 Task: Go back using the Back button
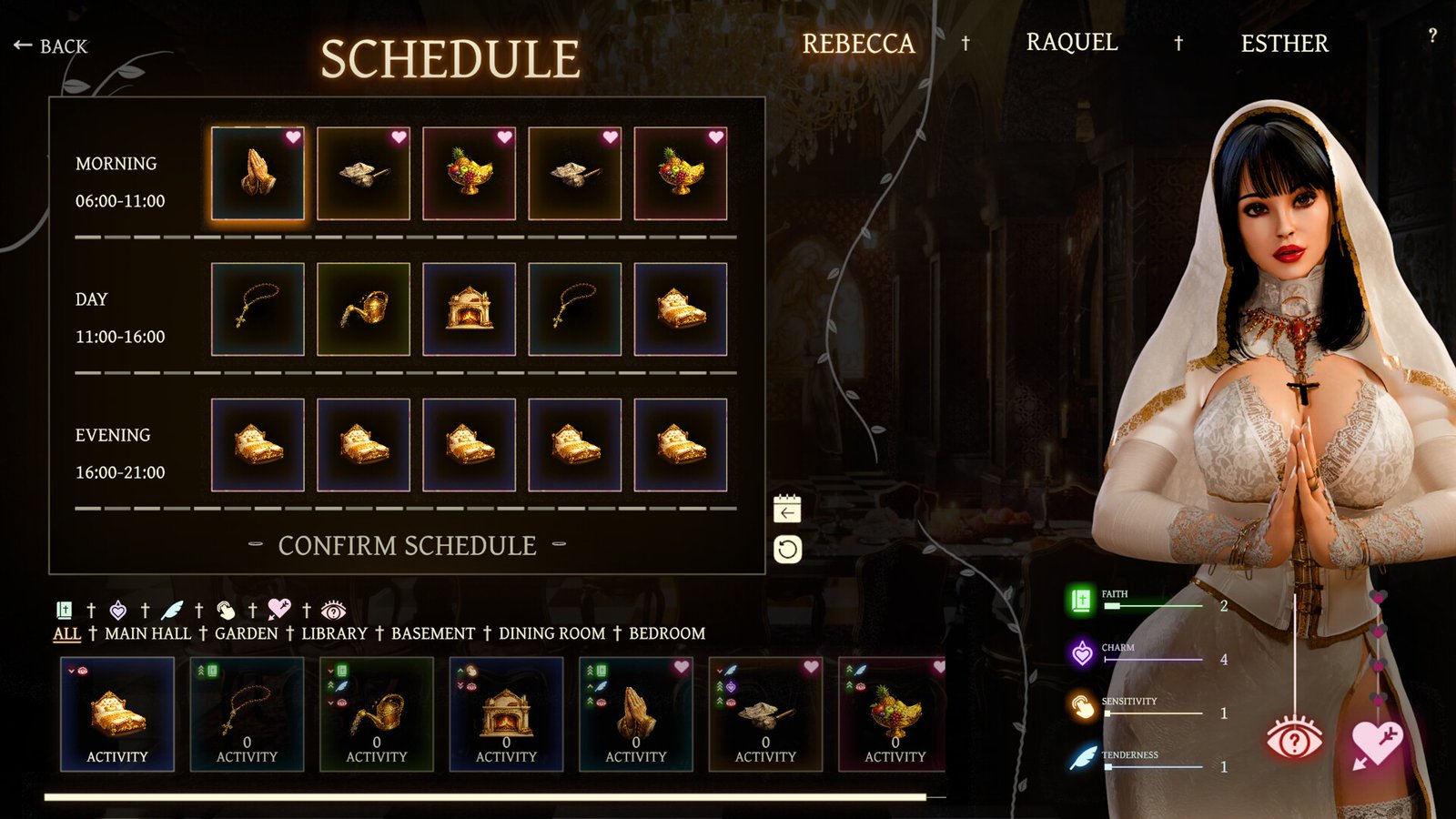click(x=52, y=45)
